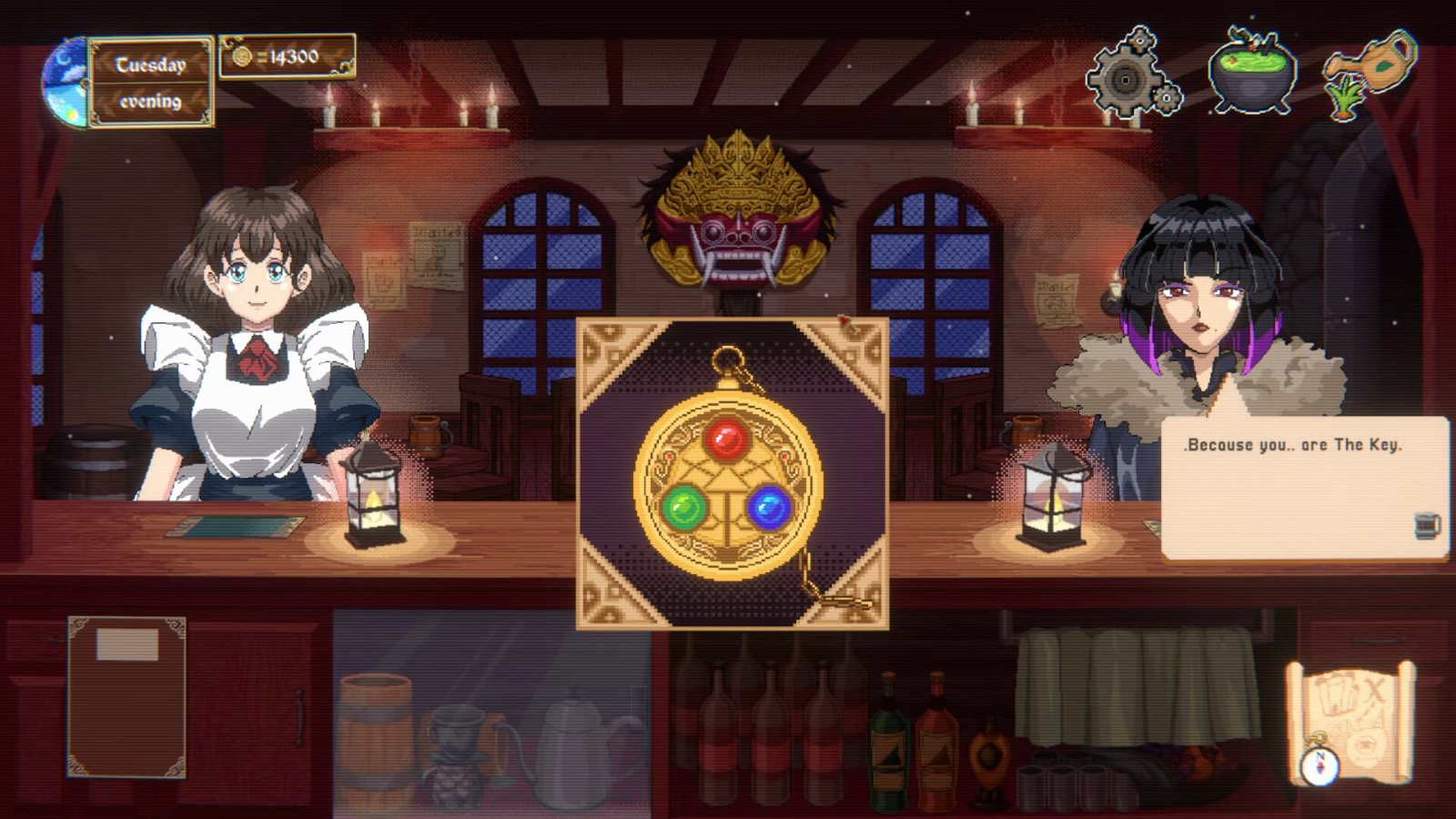Select the Tuesday label
This screenshot has width=1456, height=819.
tap(152, 64)
